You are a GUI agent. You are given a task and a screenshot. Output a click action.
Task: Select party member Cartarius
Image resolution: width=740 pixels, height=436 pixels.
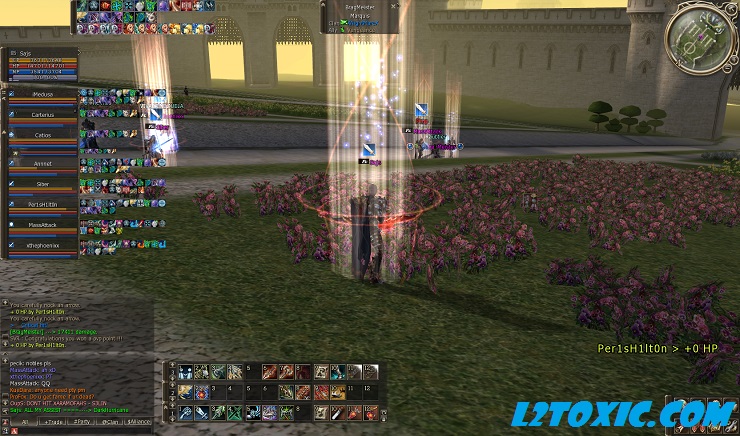click(x=42, y=115)
